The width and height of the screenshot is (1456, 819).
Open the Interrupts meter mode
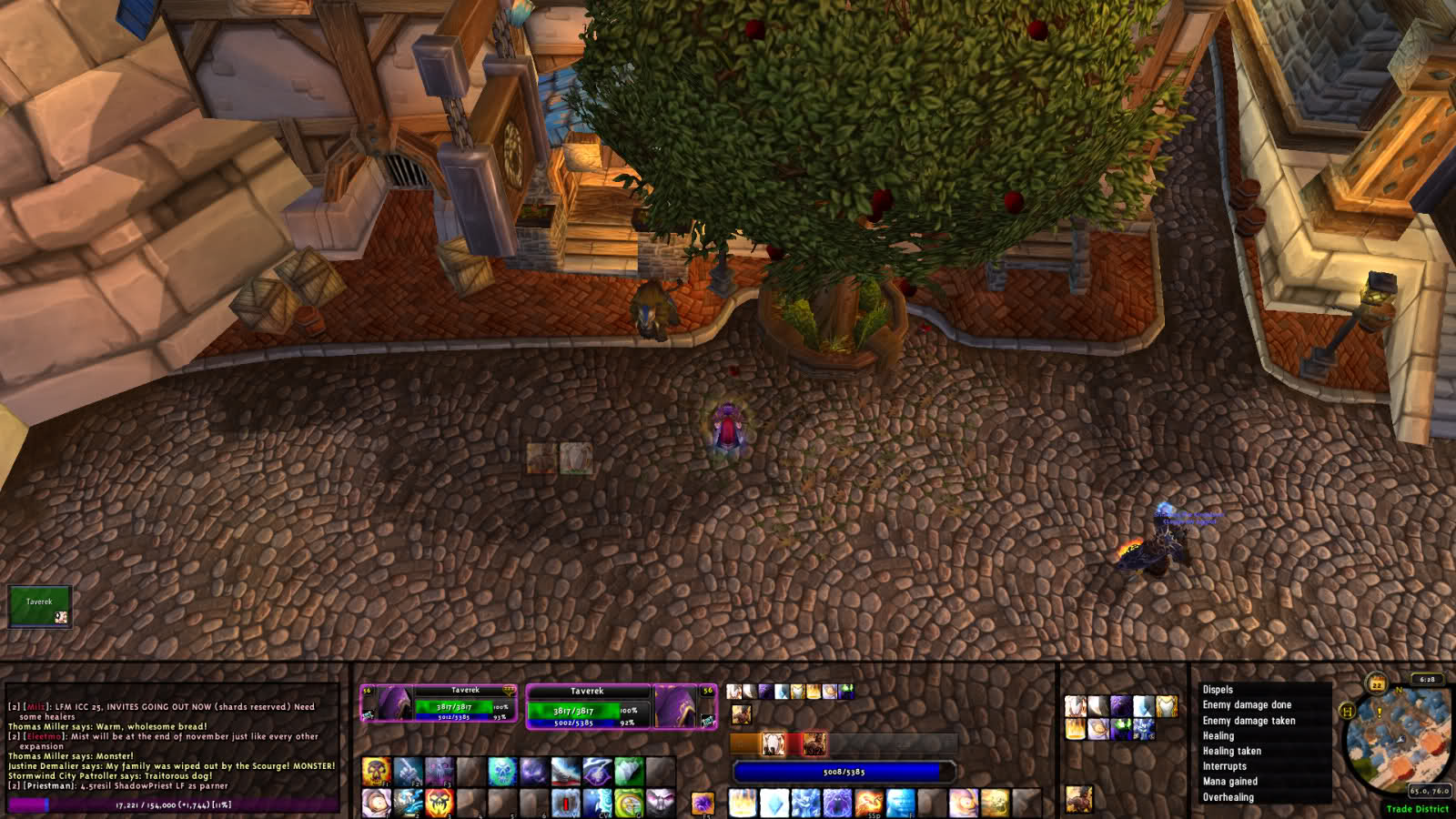click(x=1224, y=766)
